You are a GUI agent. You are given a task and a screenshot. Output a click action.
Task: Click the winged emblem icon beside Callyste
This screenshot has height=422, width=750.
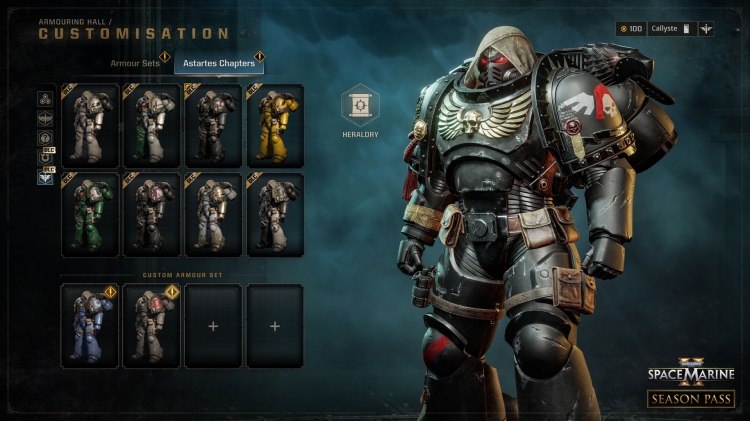[x=708, y=29]
